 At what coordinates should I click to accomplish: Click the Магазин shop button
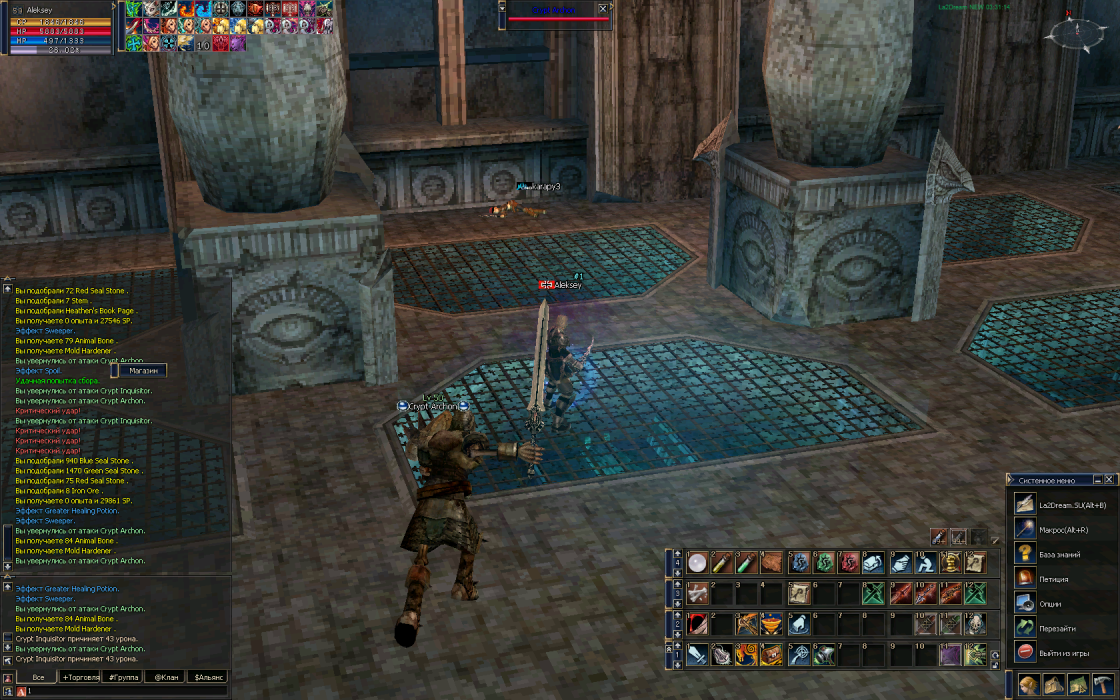point(142,370)
